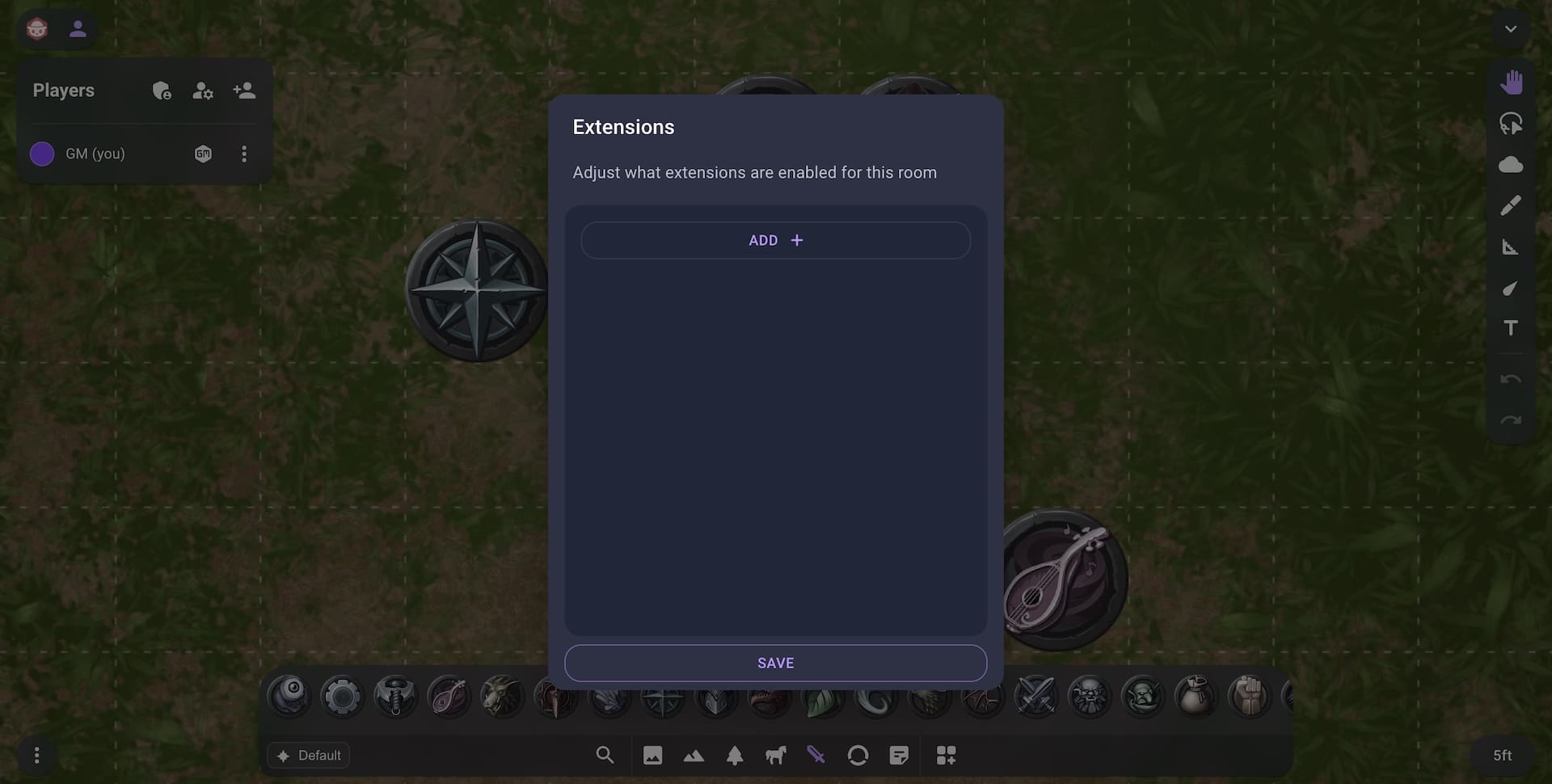Select the Text tool
Viewport: 1552px width, 784px height.
[x=1512, y=327]
